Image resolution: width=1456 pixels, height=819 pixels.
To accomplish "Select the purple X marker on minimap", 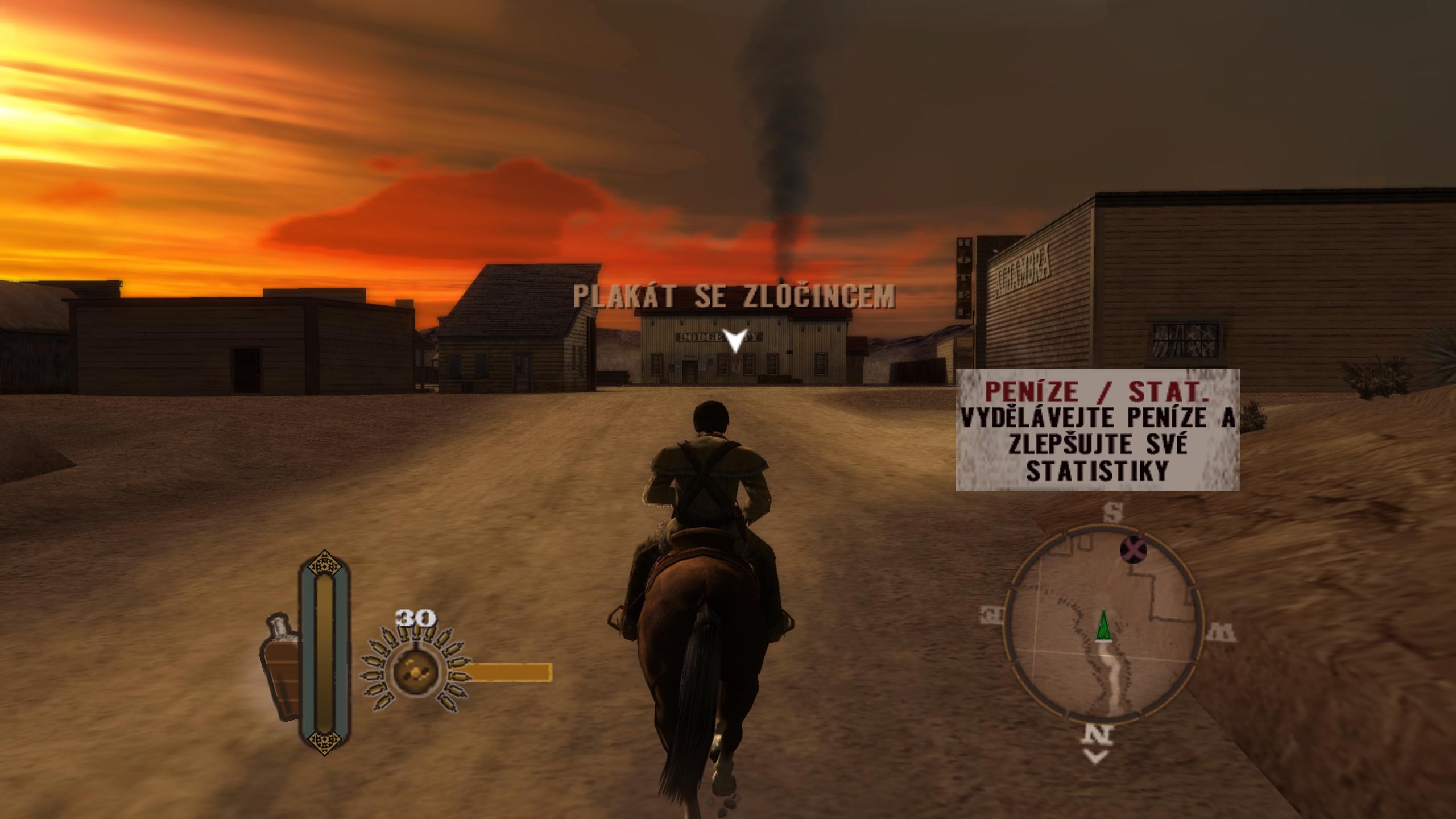I will [1133, 550].
